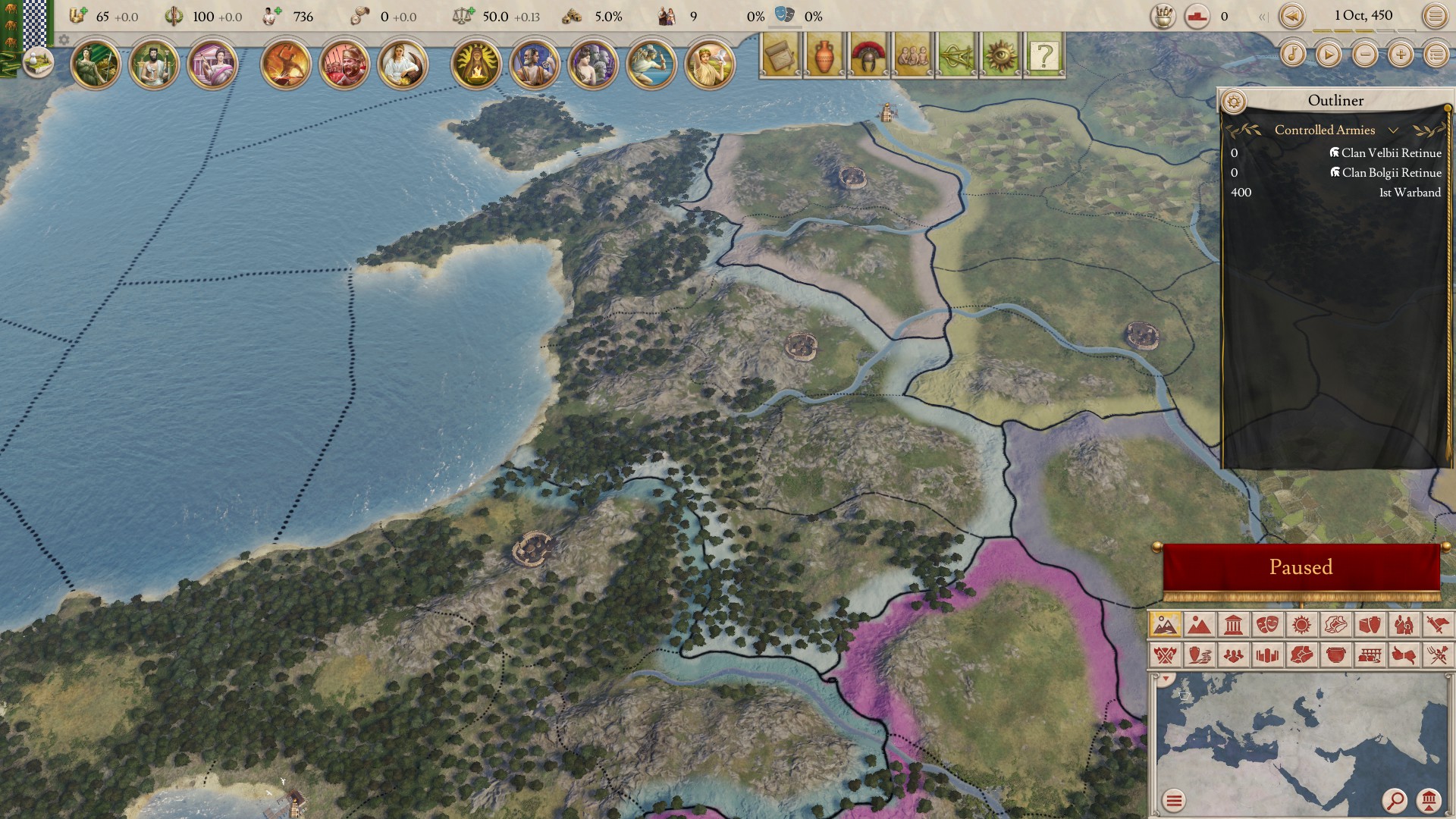Open the circular menu button under the minimap
1456x819 pixels.
tap(1175, 800)
